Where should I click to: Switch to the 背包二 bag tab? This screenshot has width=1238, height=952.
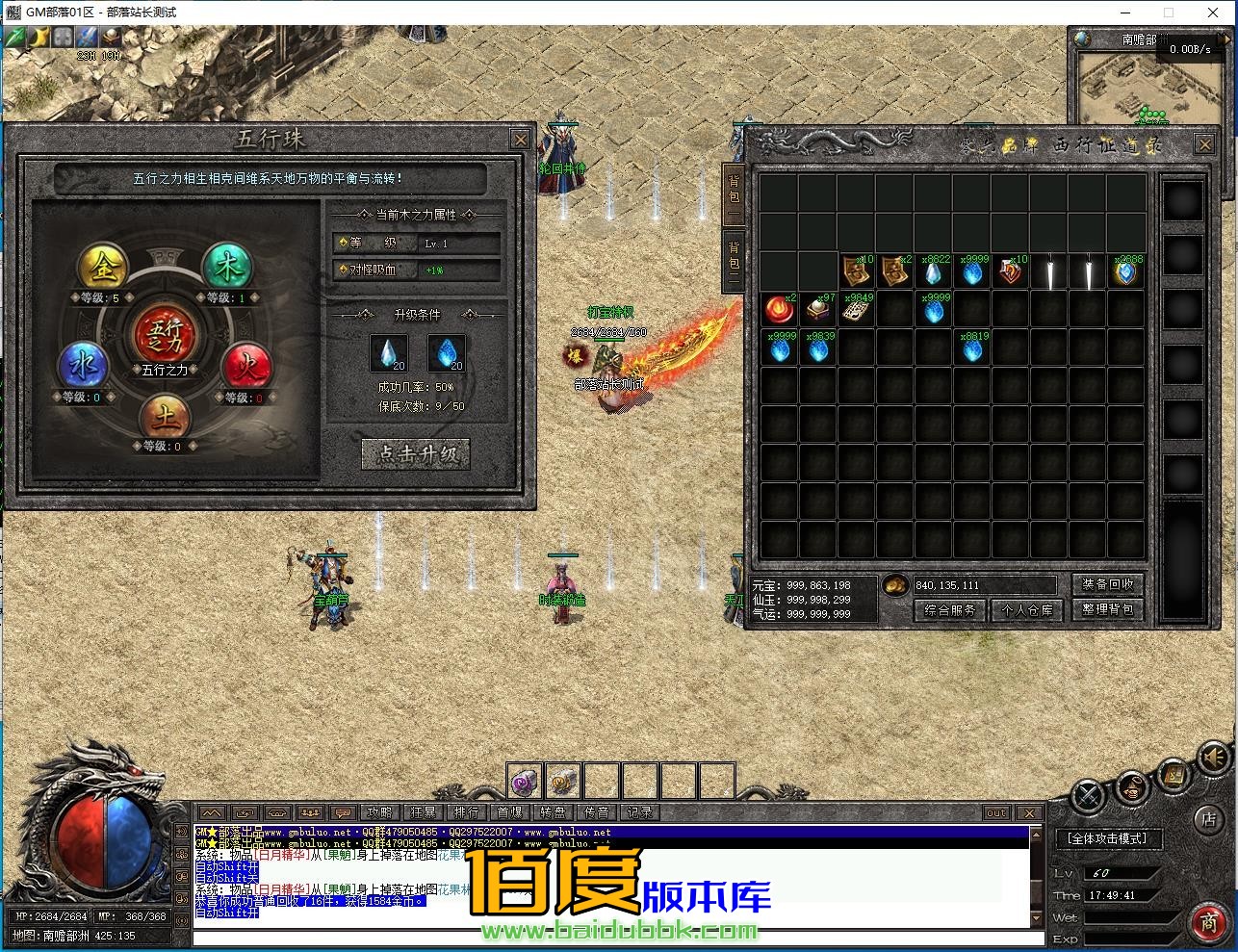[734, 261]
